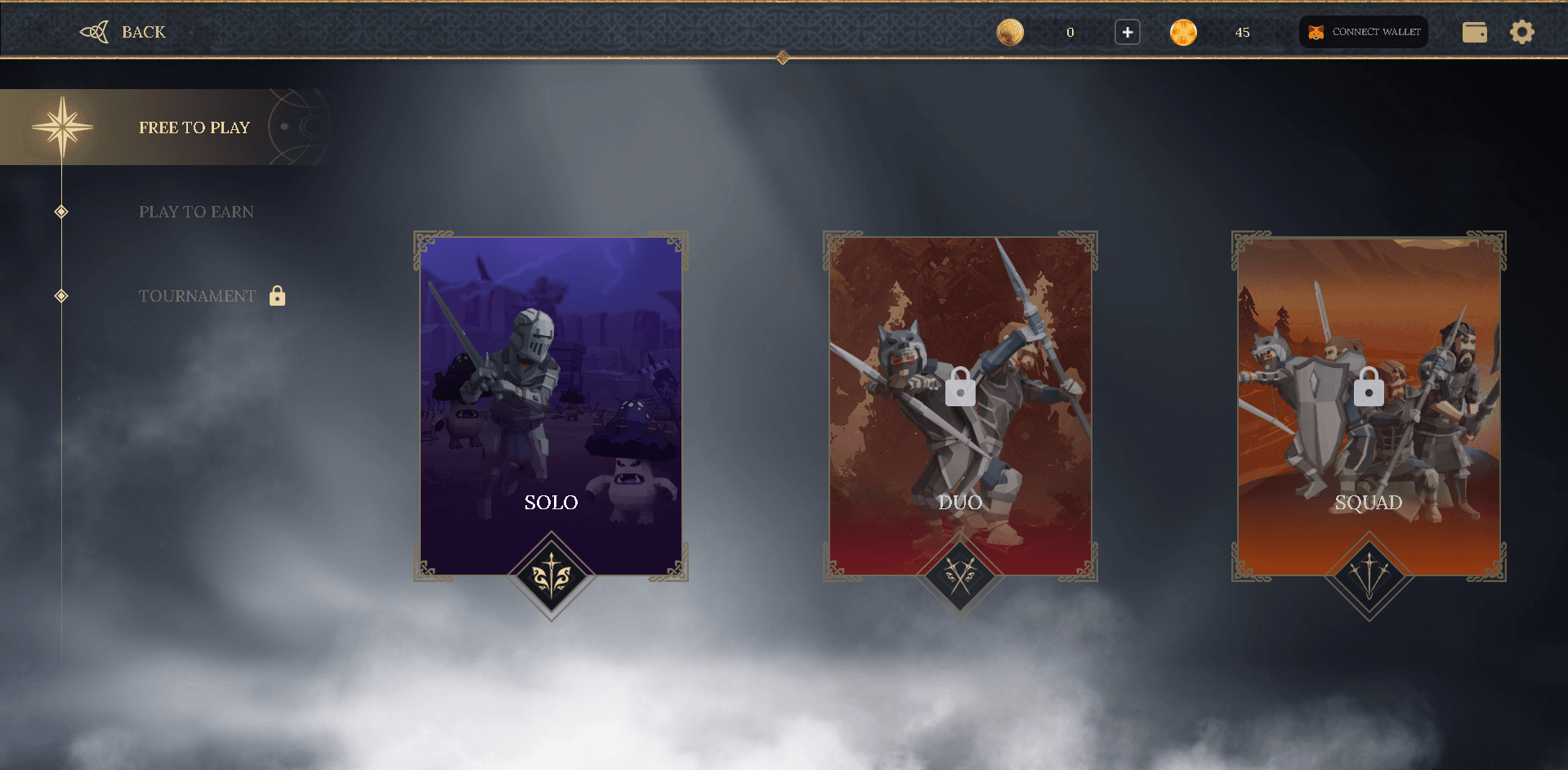
Task: Select the Free To Play tab
Action: [194, 127]
